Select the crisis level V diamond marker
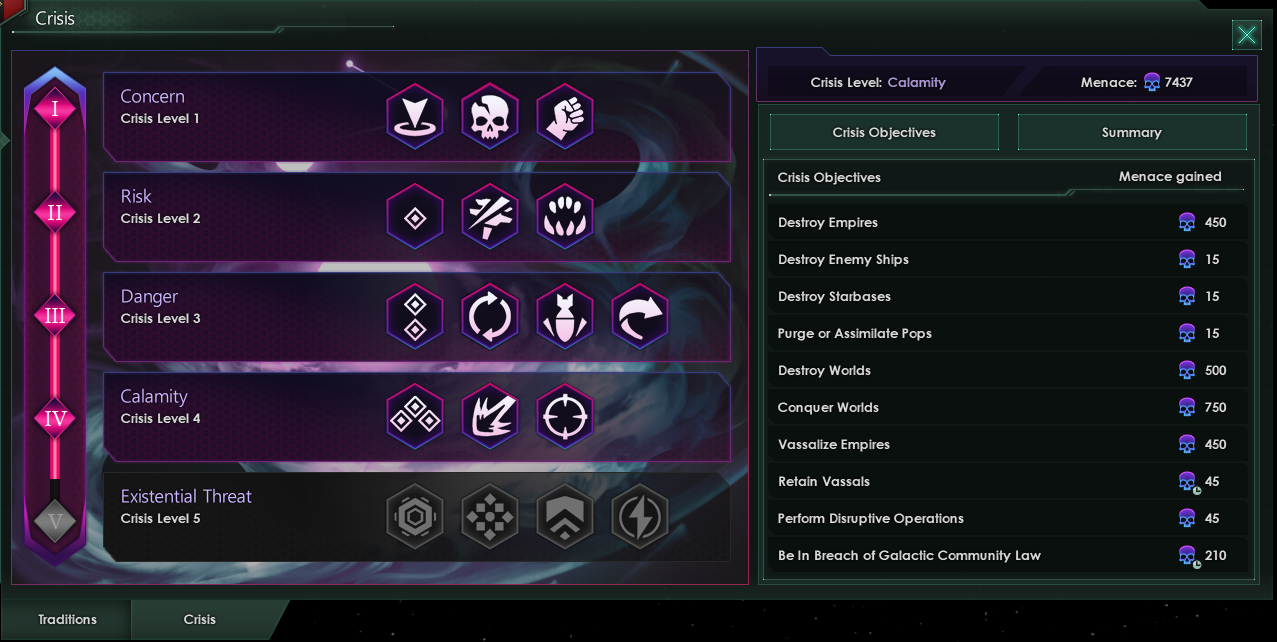 point(55,521)
